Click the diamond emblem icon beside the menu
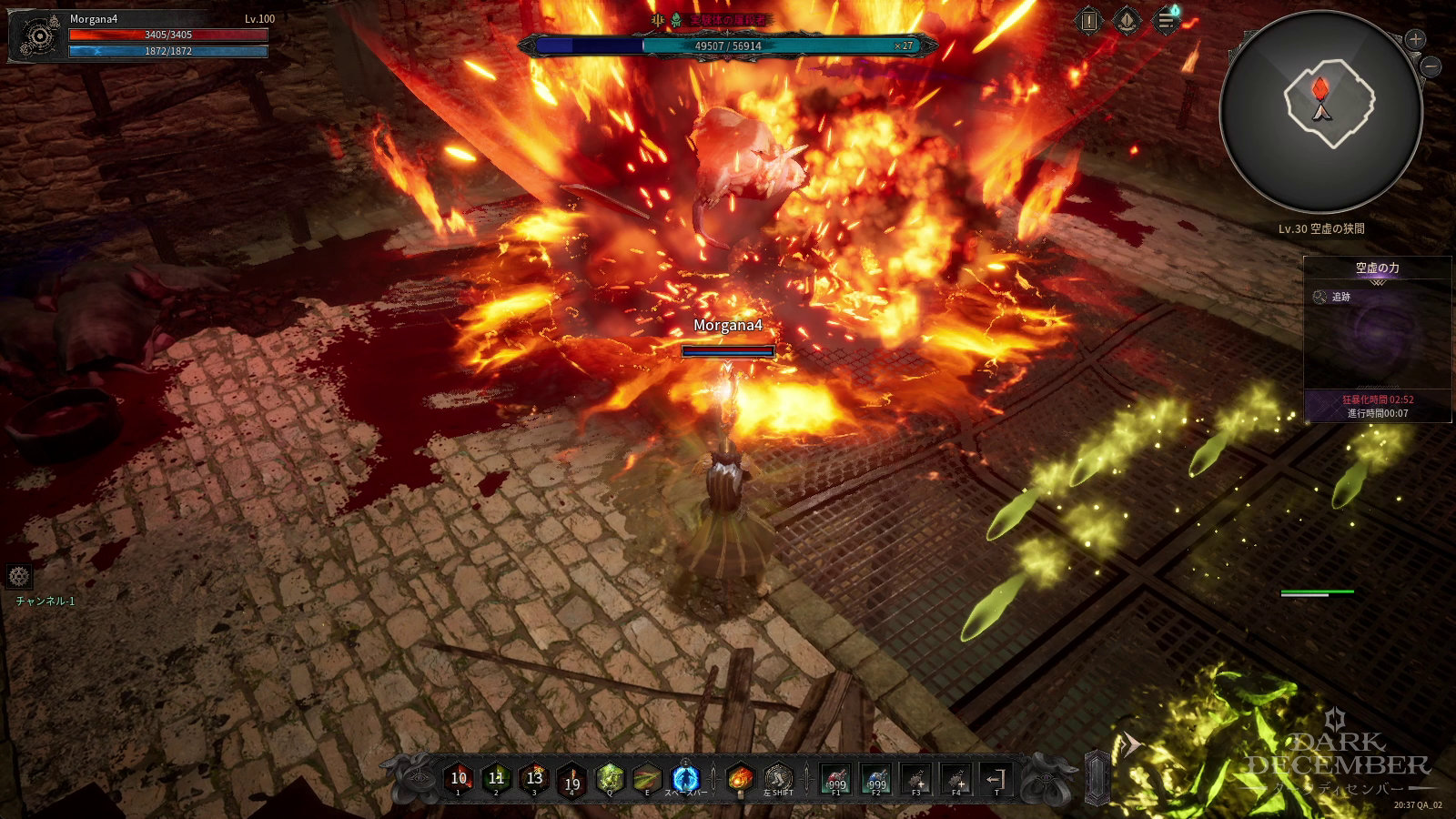The height and width of the screenshot is (819, 1456). point(1127,21)
